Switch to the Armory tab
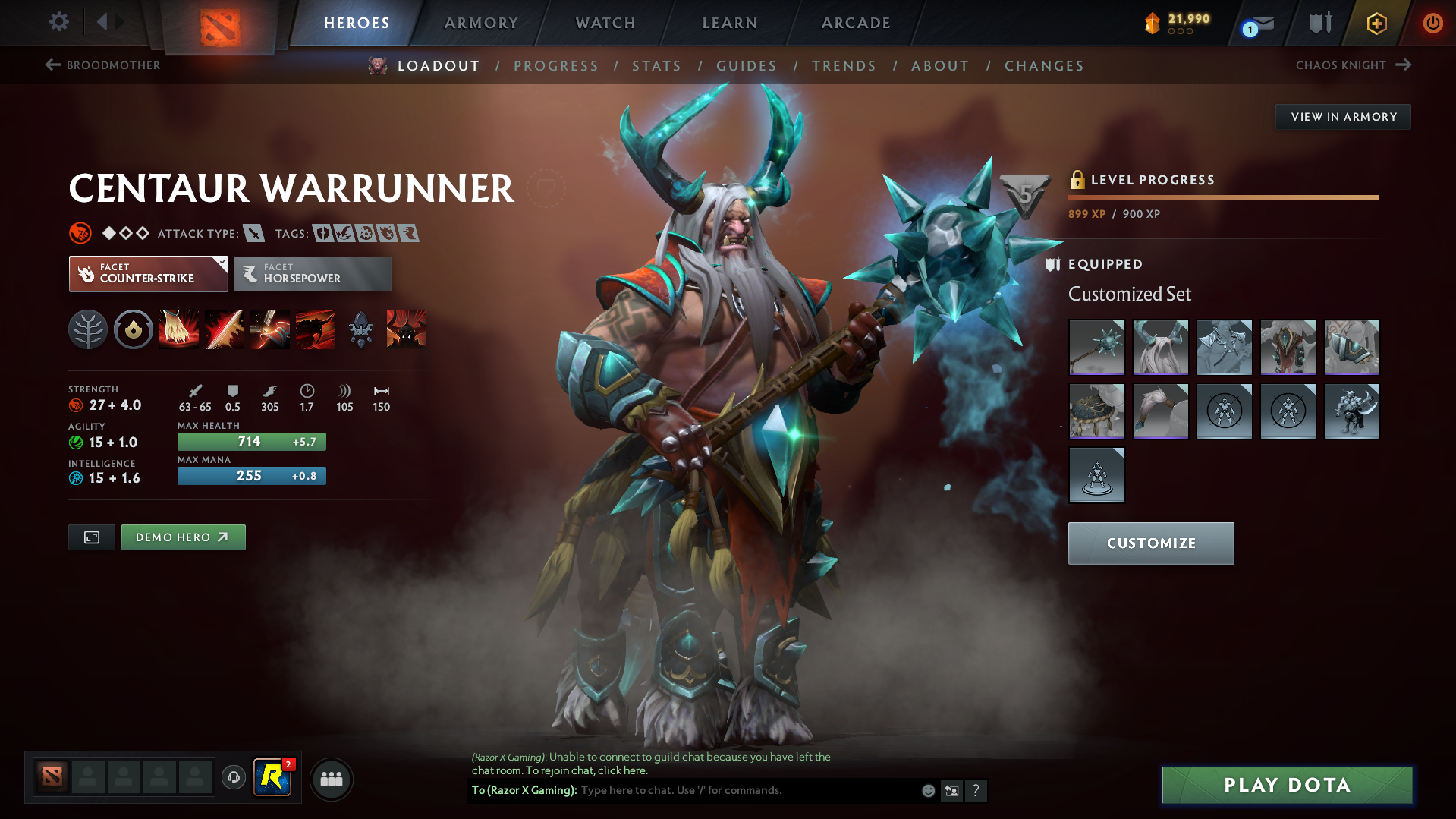 [481, 23]
